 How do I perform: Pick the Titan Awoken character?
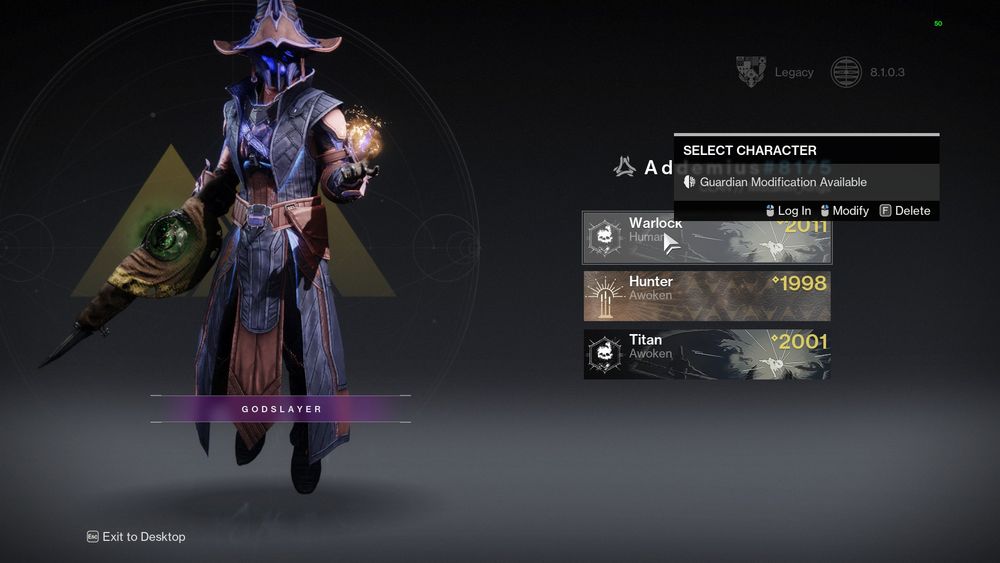(x=706, y=354)
